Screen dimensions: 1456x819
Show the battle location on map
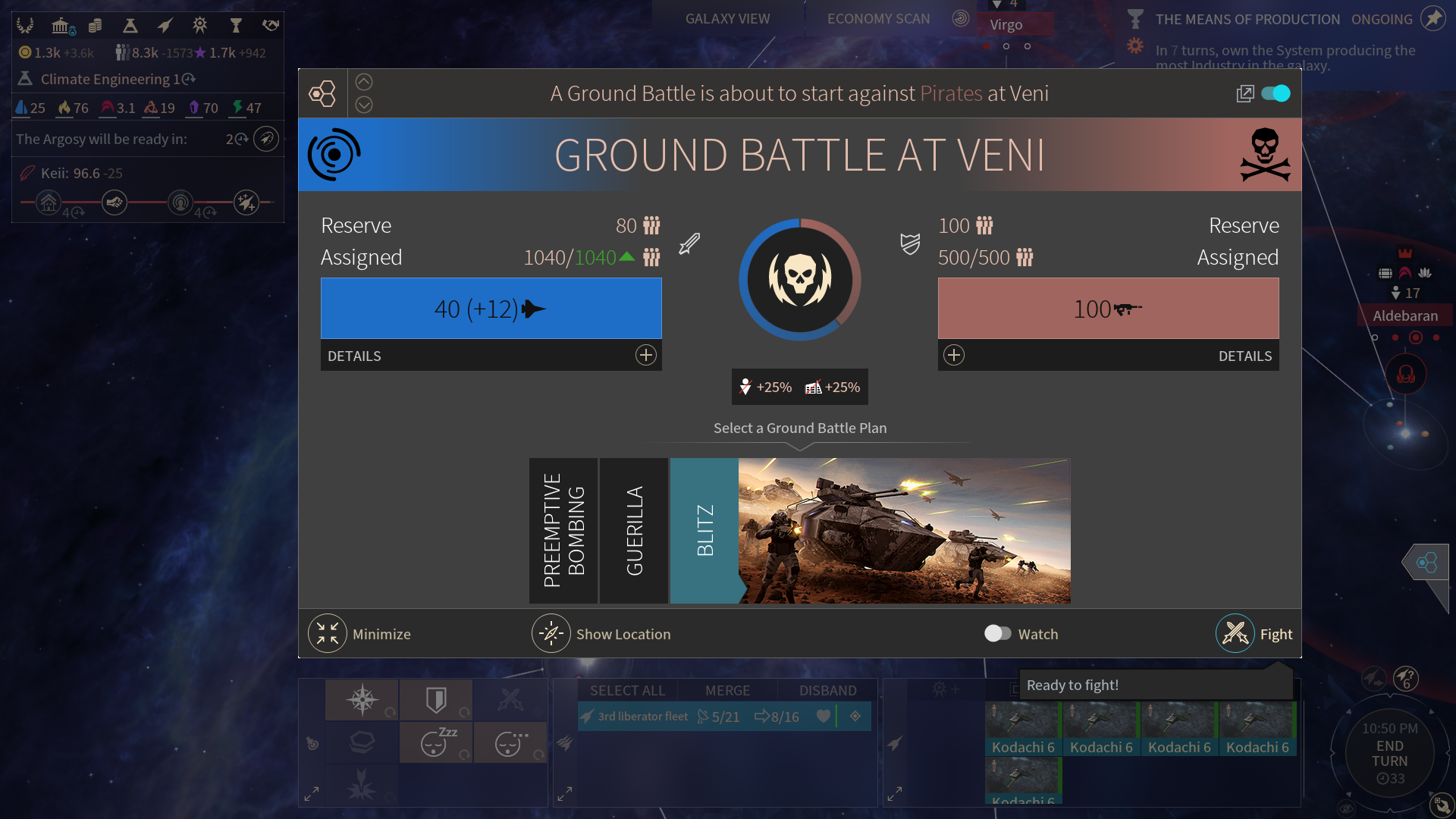pyautogui.click(x=551, y=633)
